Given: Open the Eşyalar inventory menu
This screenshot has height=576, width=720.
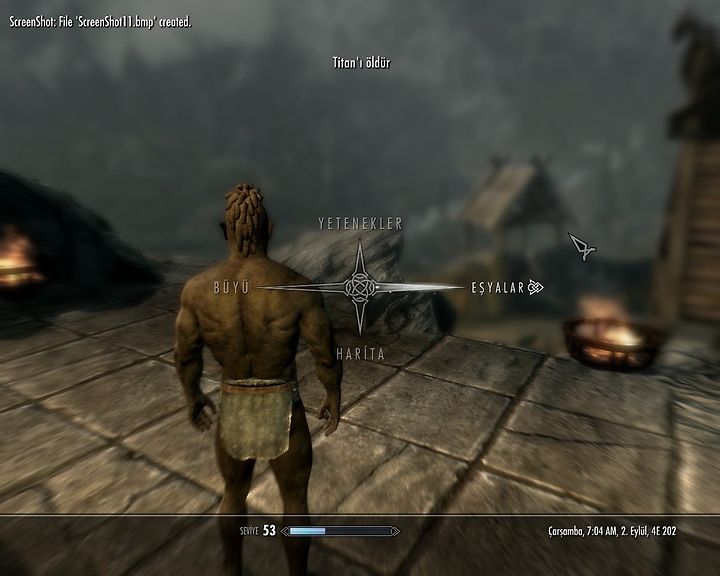Looking at the screenshot, I should click(498, 288).
